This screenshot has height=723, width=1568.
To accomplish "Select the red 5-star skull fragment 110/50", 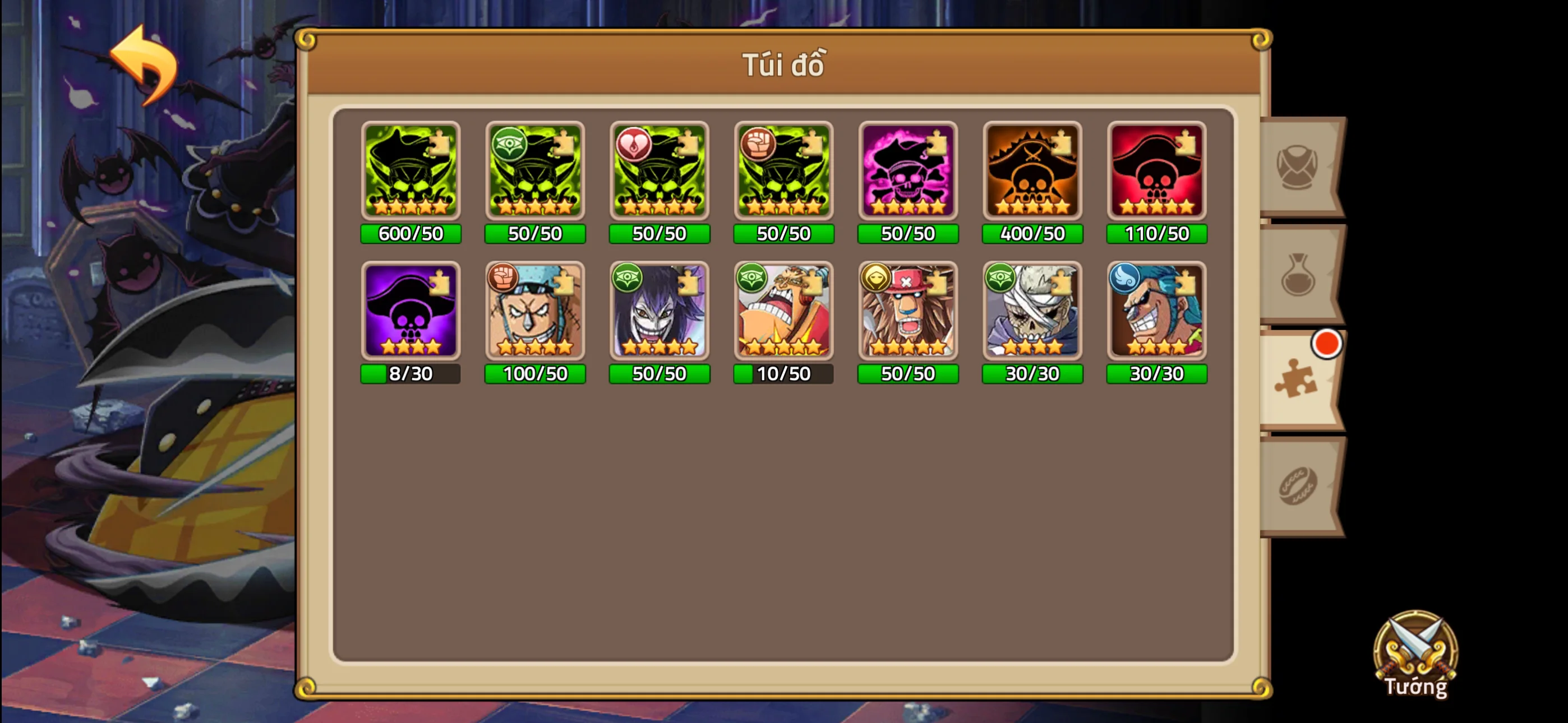I will point(1155,172).
